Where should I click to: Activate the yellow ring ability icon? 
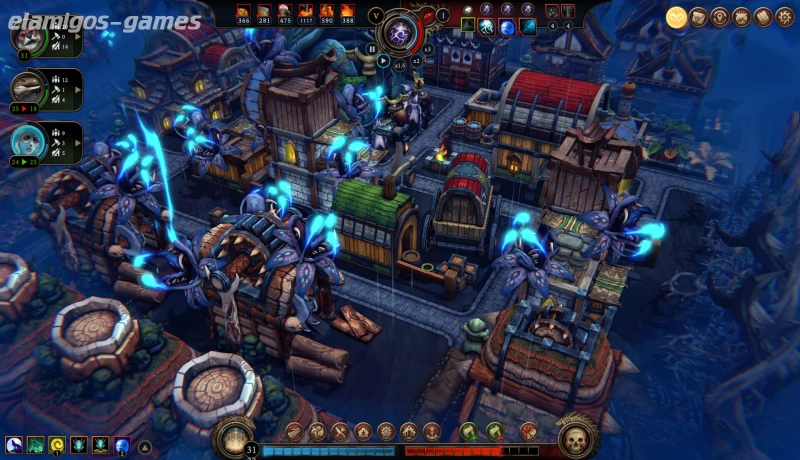[57, 445]
